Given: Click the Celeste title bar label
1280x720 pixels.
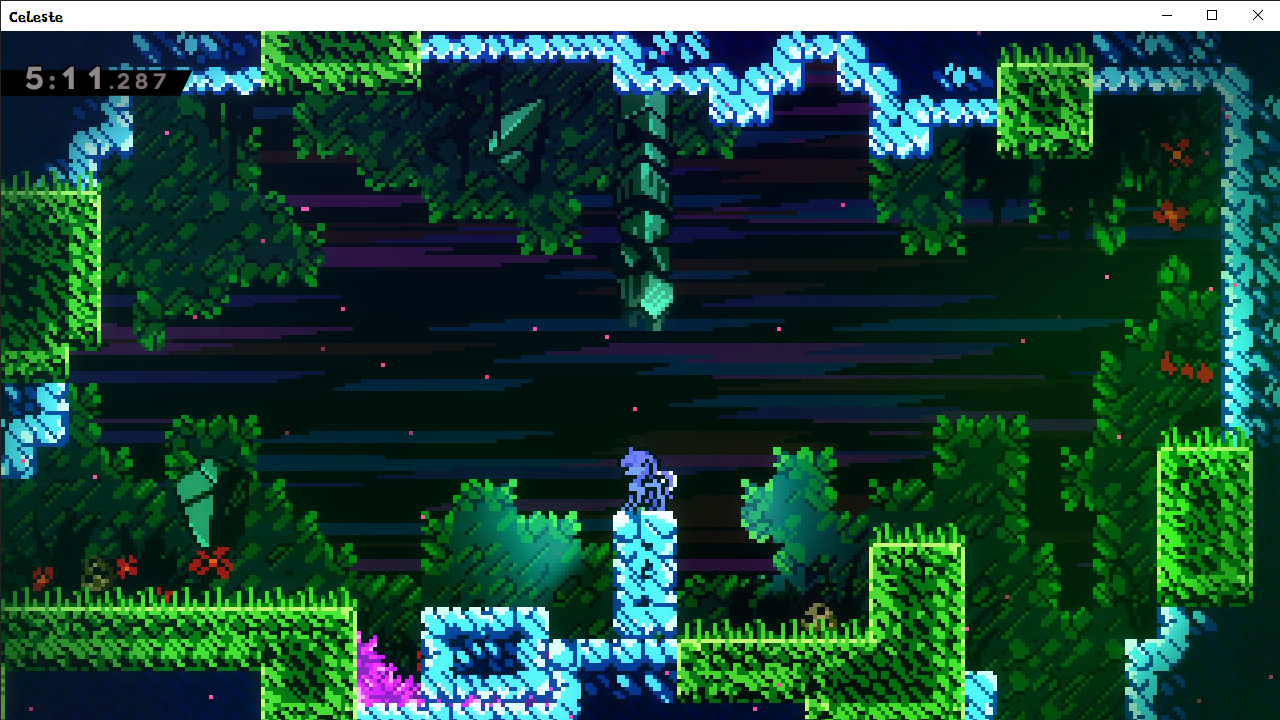Looking at the screenshot, I should pos(38,16).
